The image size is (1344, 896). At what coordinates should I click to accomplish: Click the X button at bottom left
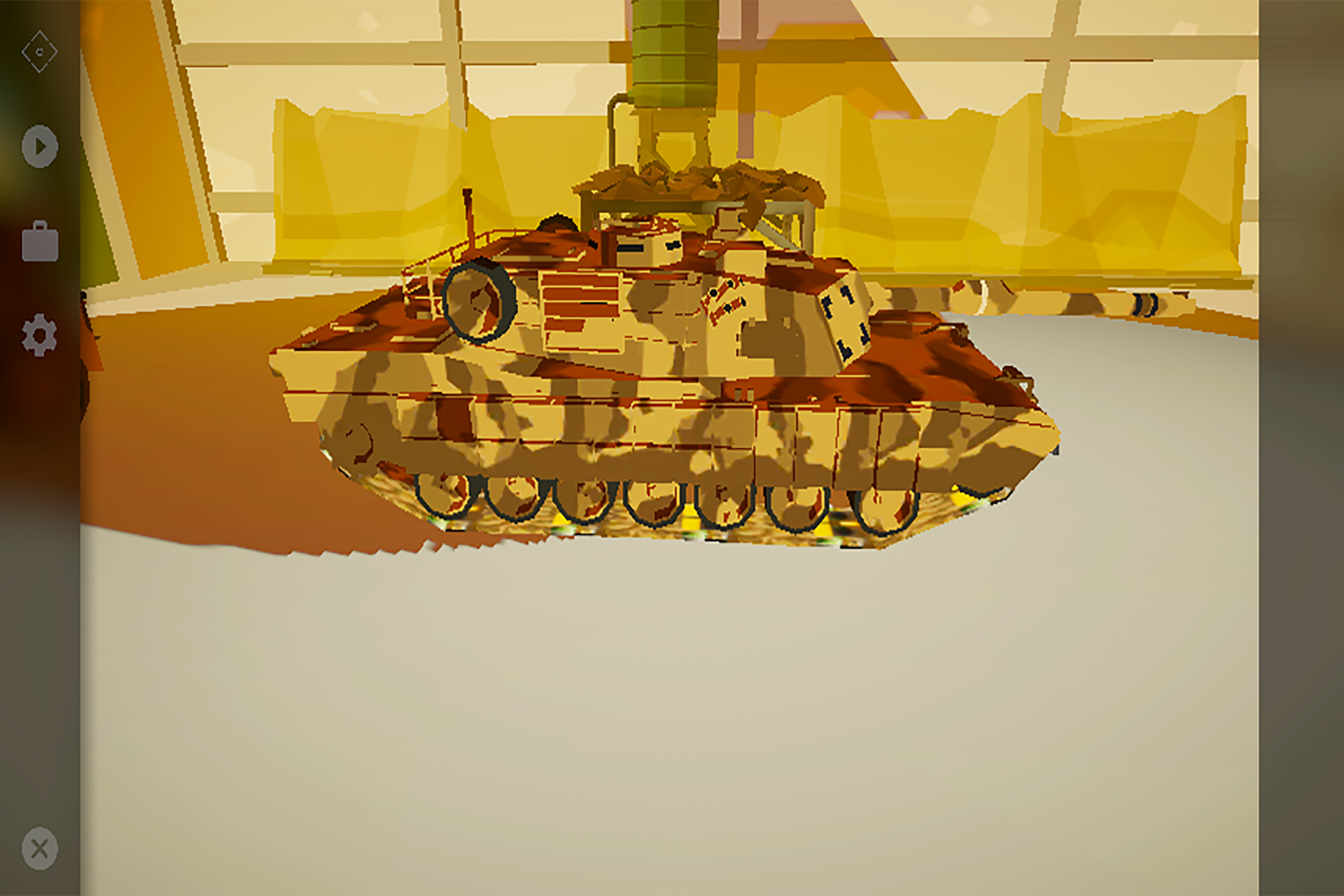click(38, 847)
